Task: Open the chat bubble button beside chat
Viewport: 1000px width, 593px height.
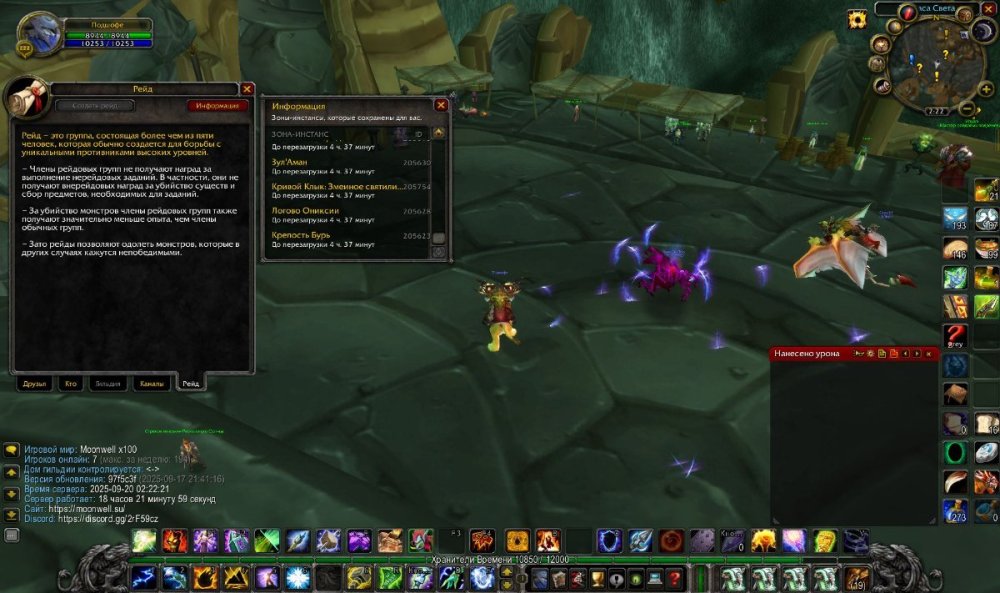Action: click(x=12, y=450)
